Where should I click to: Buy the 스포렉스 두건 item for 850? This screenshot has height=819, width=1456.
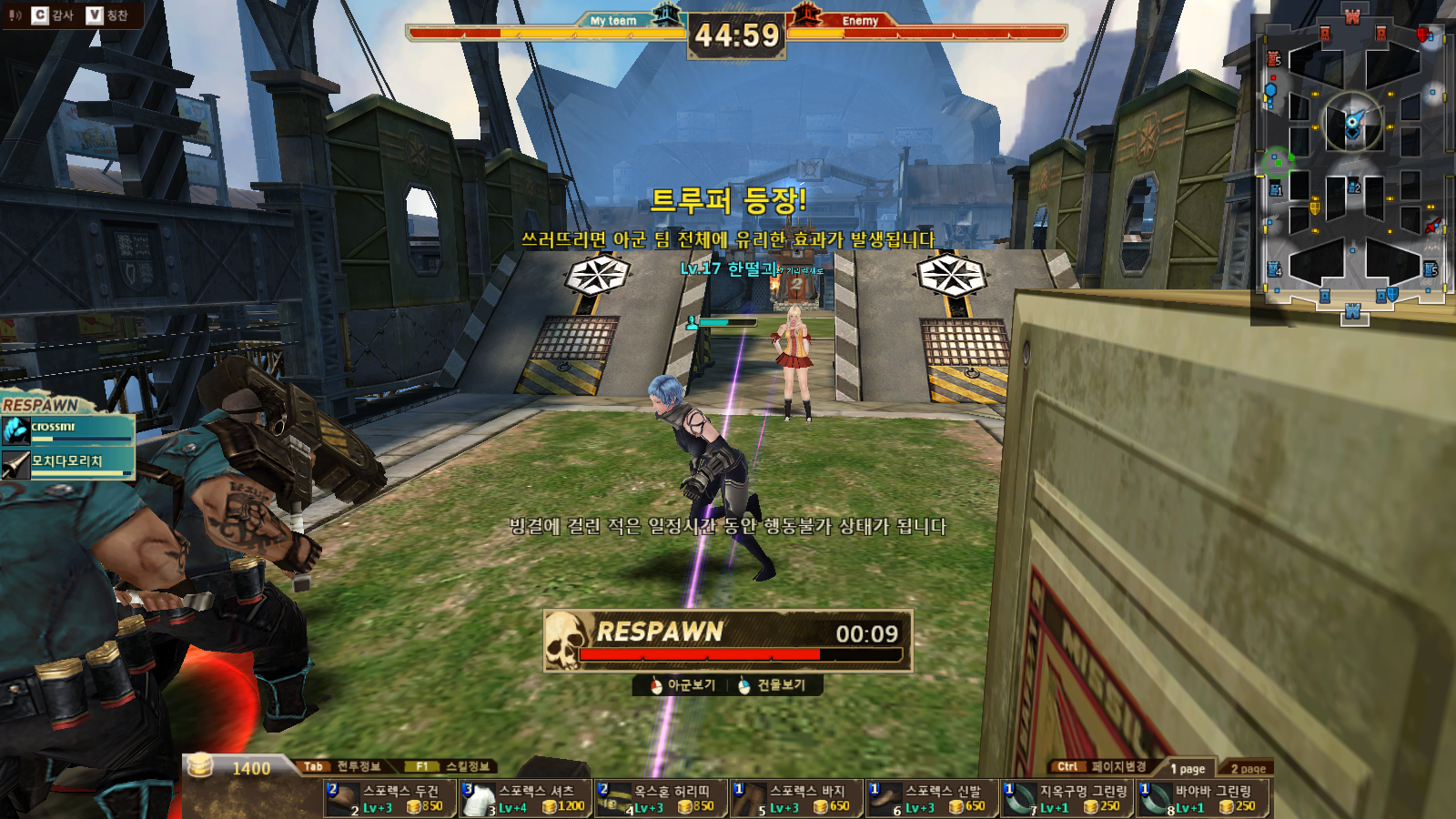389,799
